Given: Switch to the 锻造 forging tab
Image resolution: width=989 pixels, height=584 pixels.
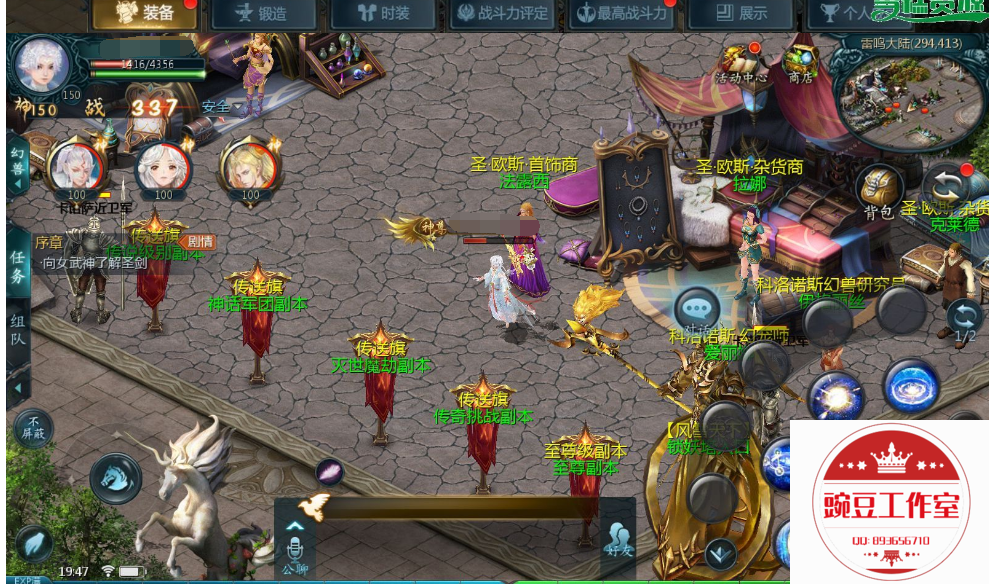Looking at the screenshot, I should tap(263, 14).
